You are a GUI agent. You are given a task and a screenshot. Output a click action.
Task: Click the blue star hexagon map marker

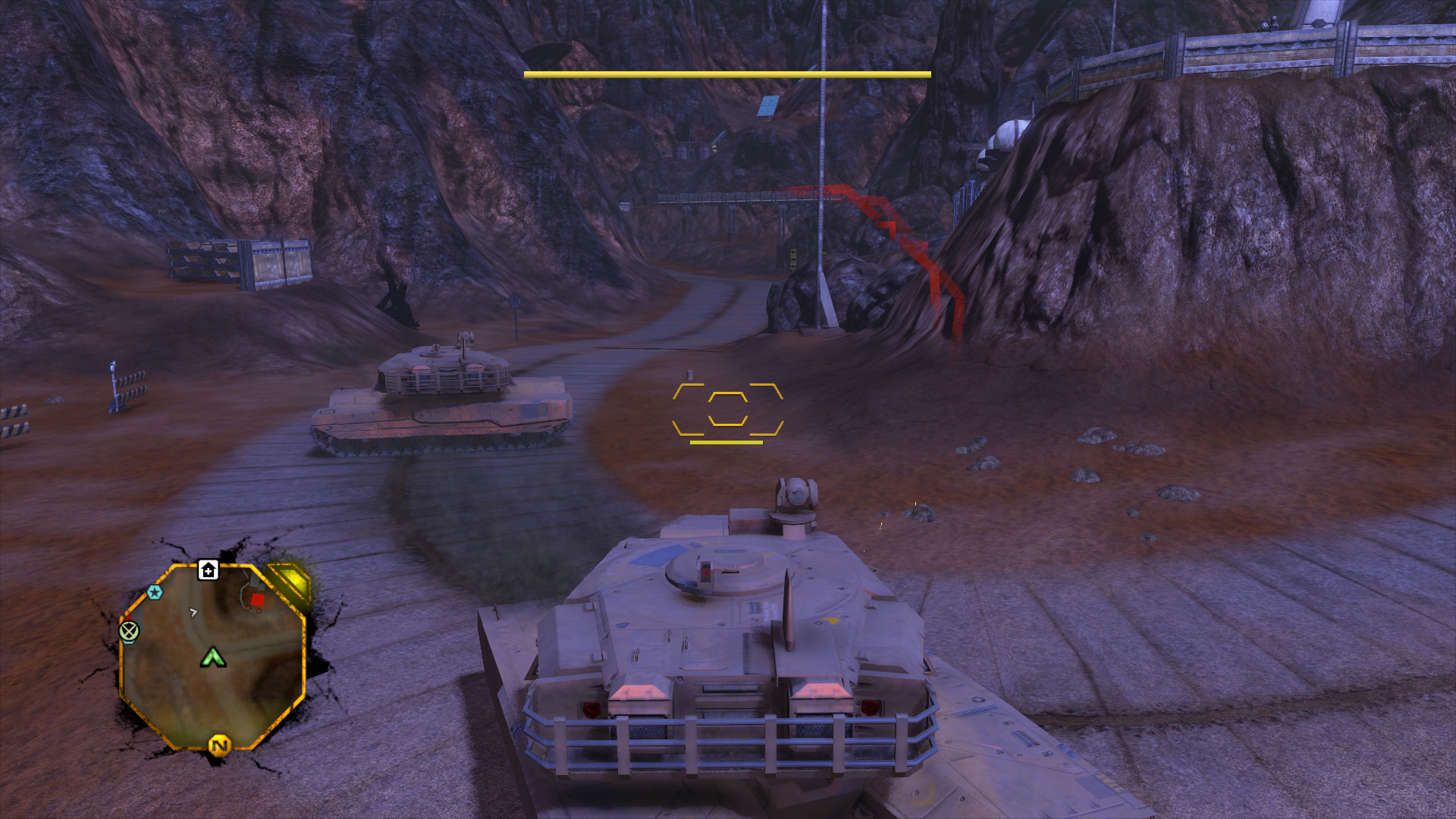click(x=155, y=592)
